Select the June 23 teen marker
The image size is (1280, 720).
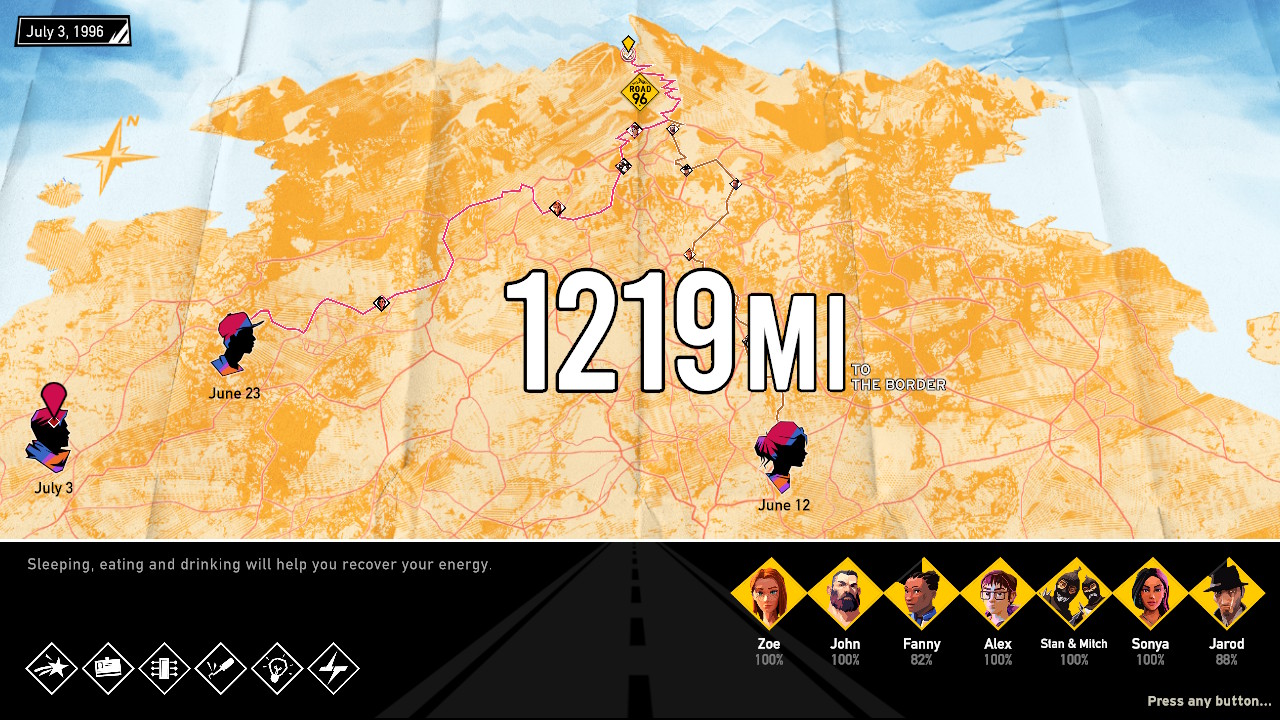click(238, 343)
